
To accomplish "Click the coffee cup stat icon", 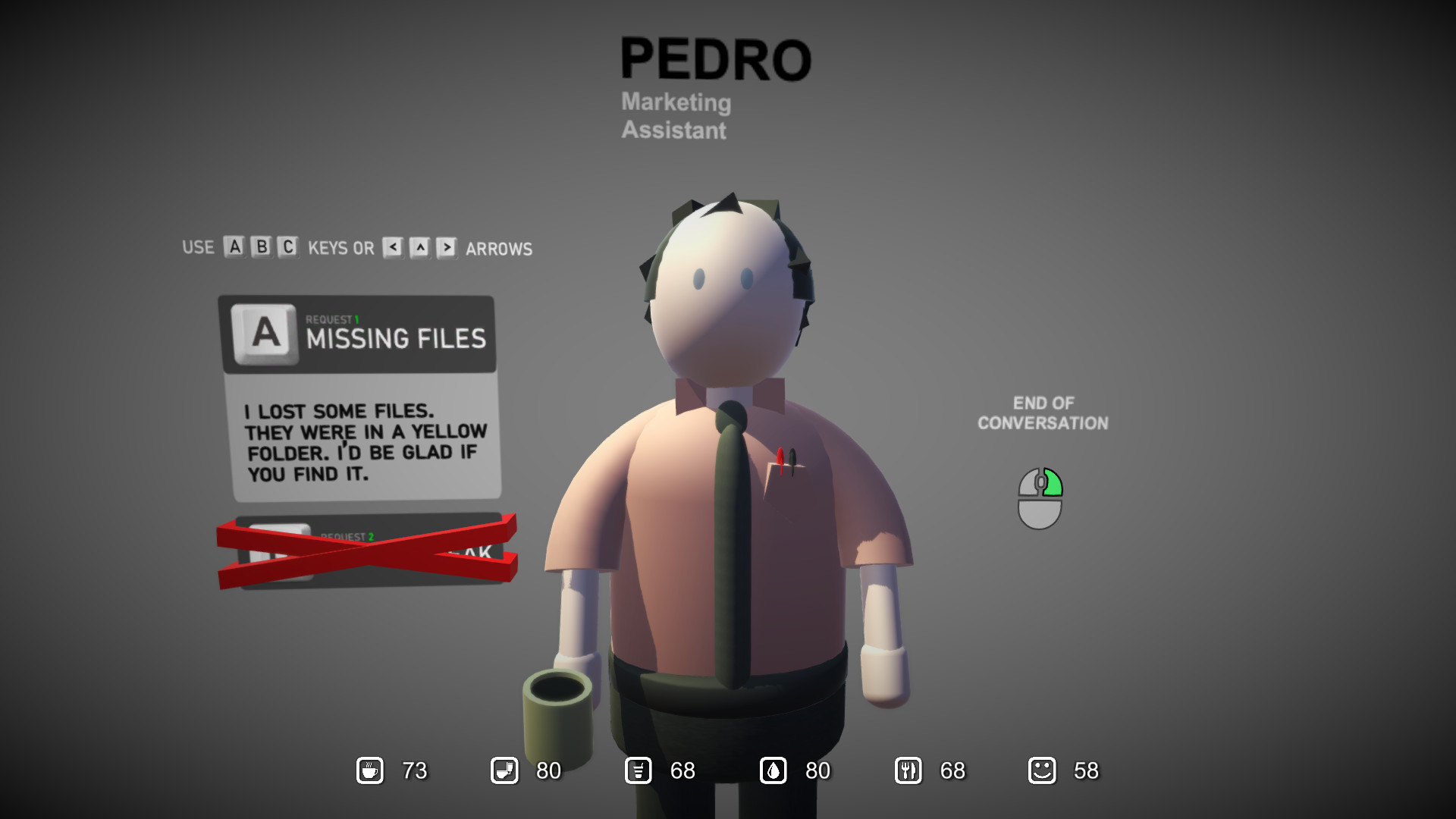I will coord(369,771).
